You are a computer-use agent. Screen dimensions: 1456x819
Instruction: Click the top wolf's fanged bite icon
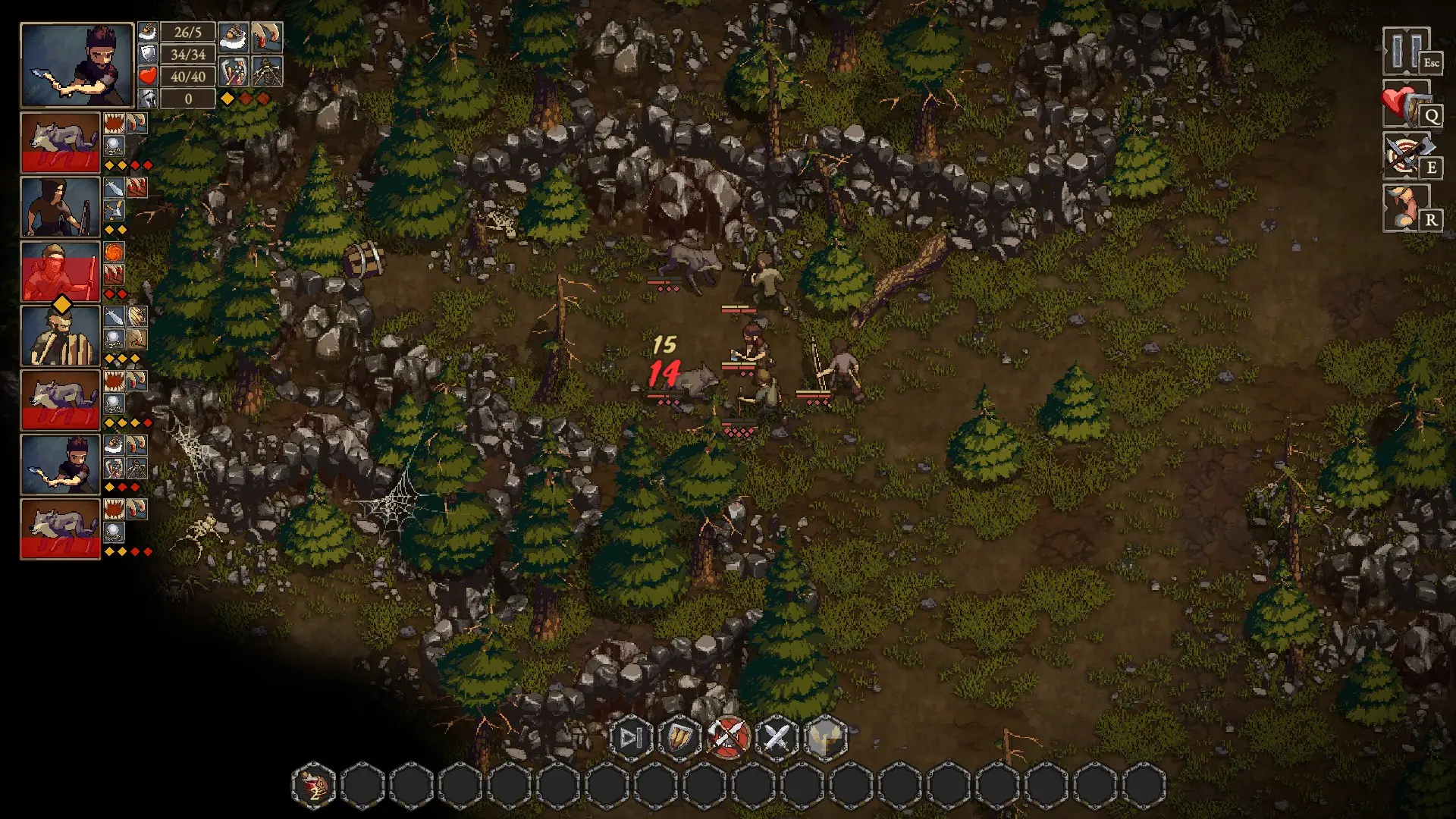click(114, 123)
